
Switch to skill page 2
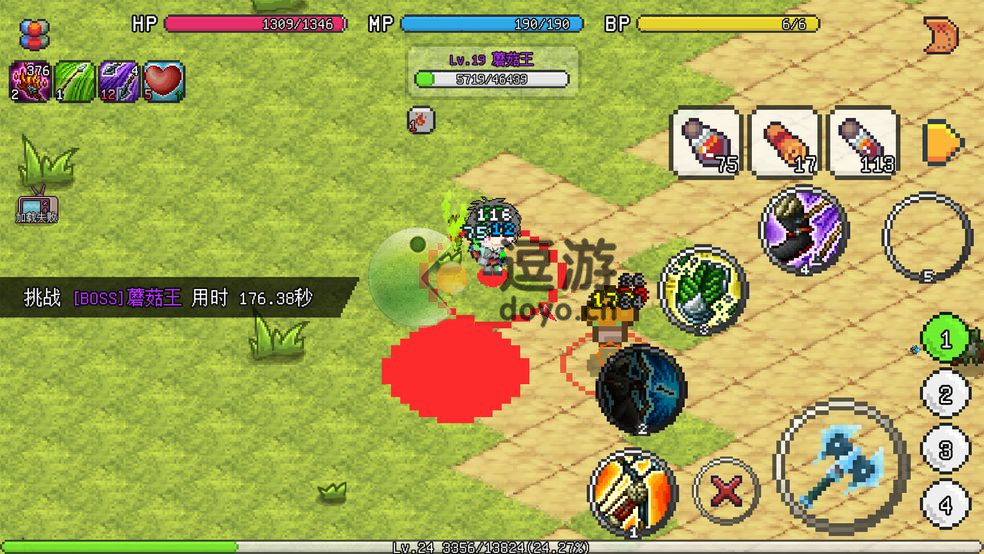(x=944, y=394)
